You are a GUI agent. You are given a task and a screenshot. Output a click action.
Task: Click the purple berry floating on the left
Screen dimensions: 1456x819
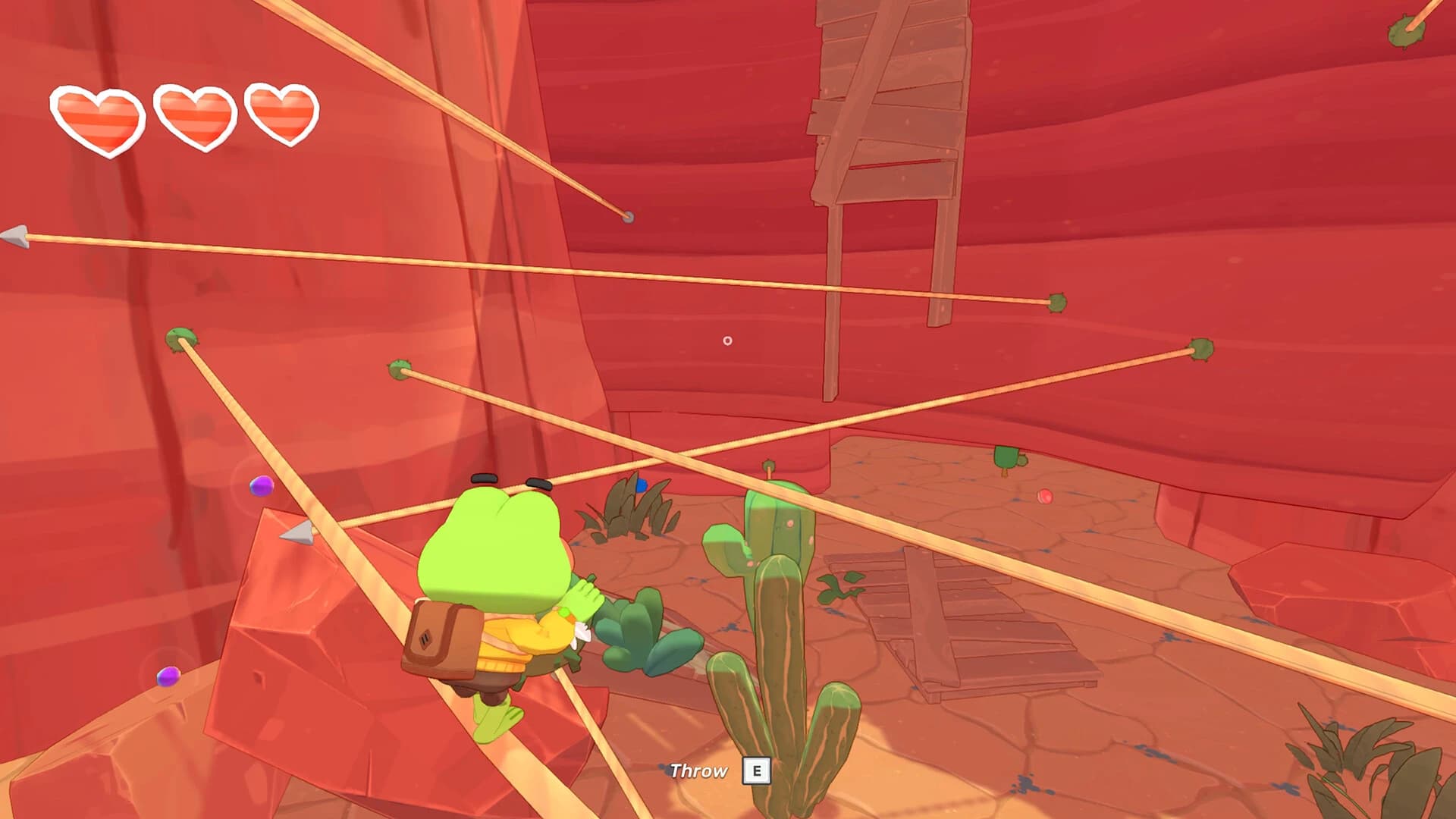pos(260,485)
